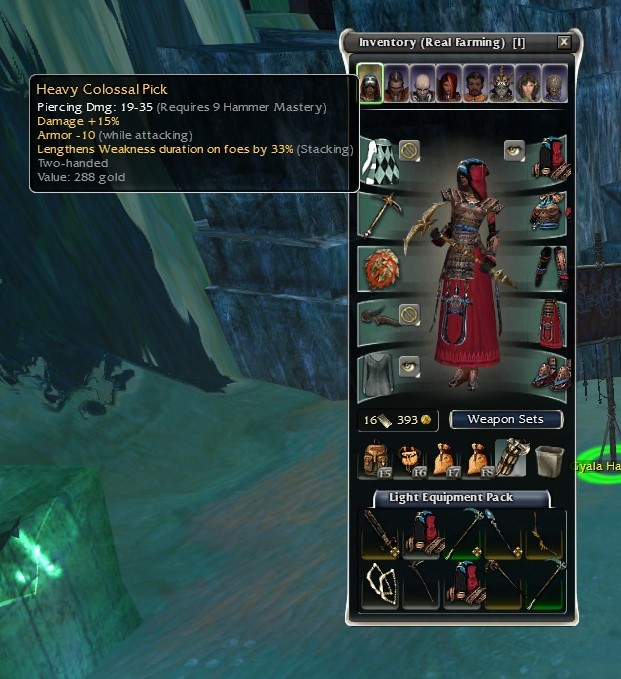
Task: Toggle the eye icon beside the headgear
Action: click(x=514, y=149)
